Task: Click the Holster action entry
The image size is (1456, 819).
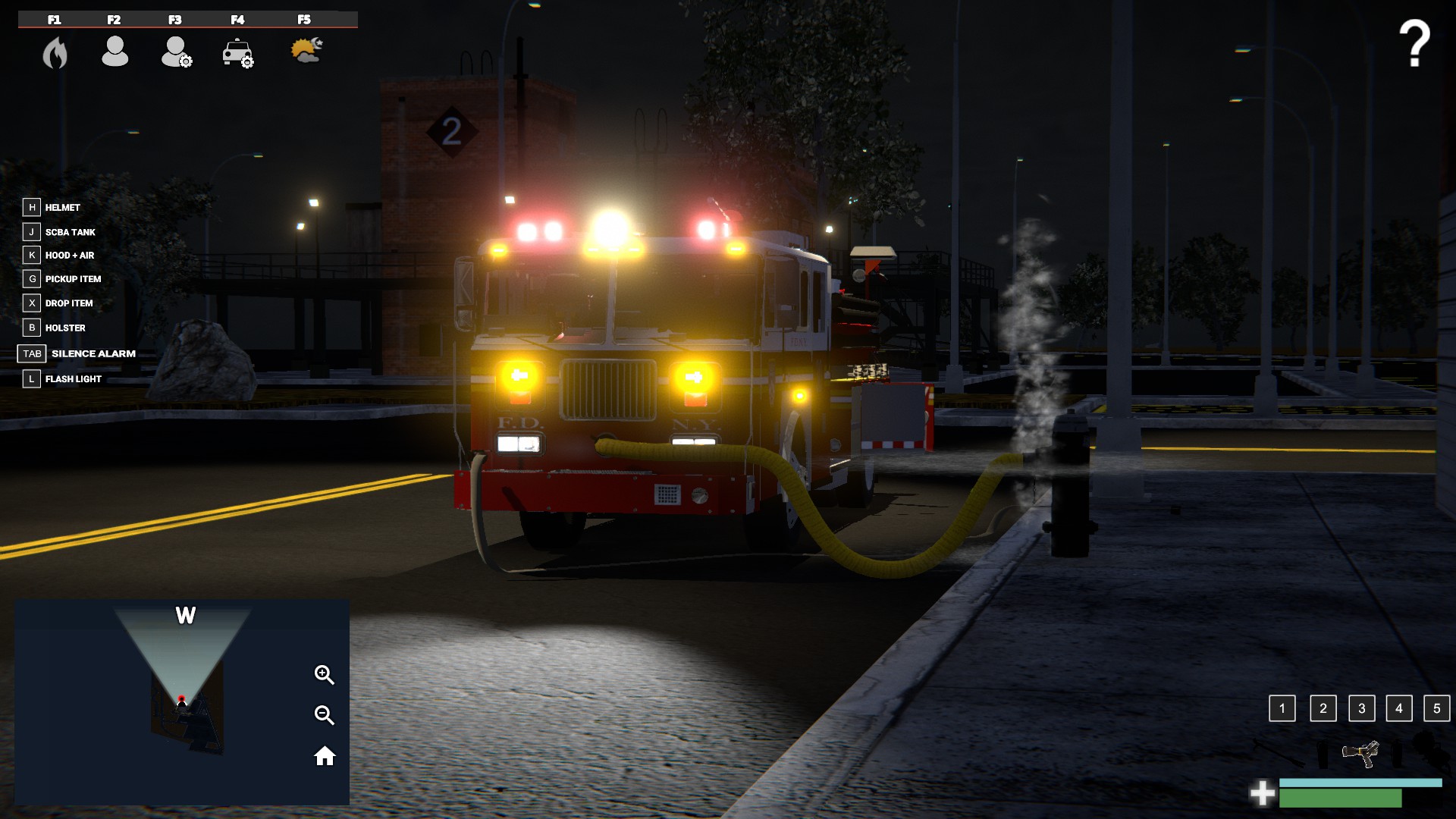Action: point(66,328)
